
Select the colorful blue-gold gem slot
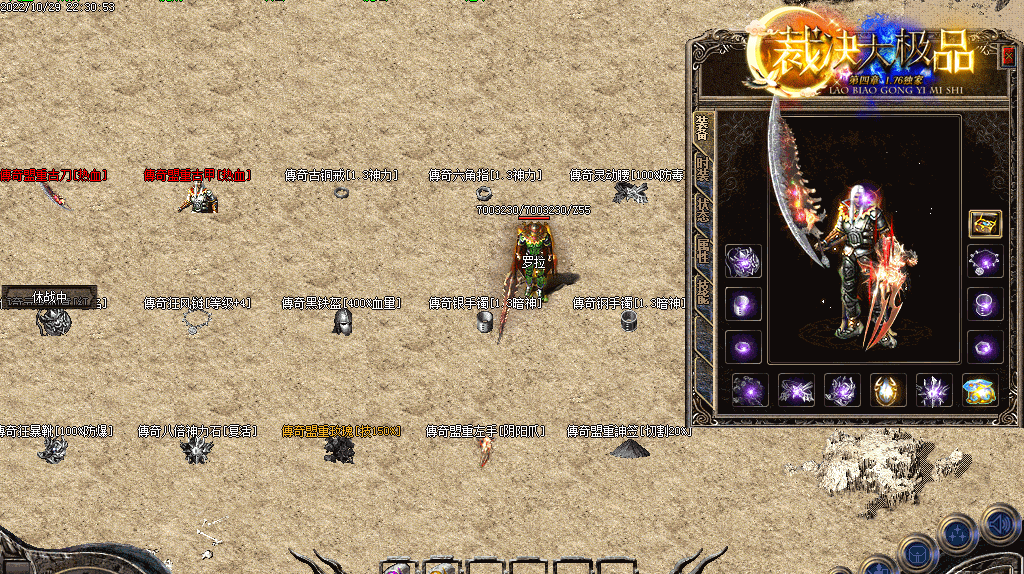click(x=980, y=390)
